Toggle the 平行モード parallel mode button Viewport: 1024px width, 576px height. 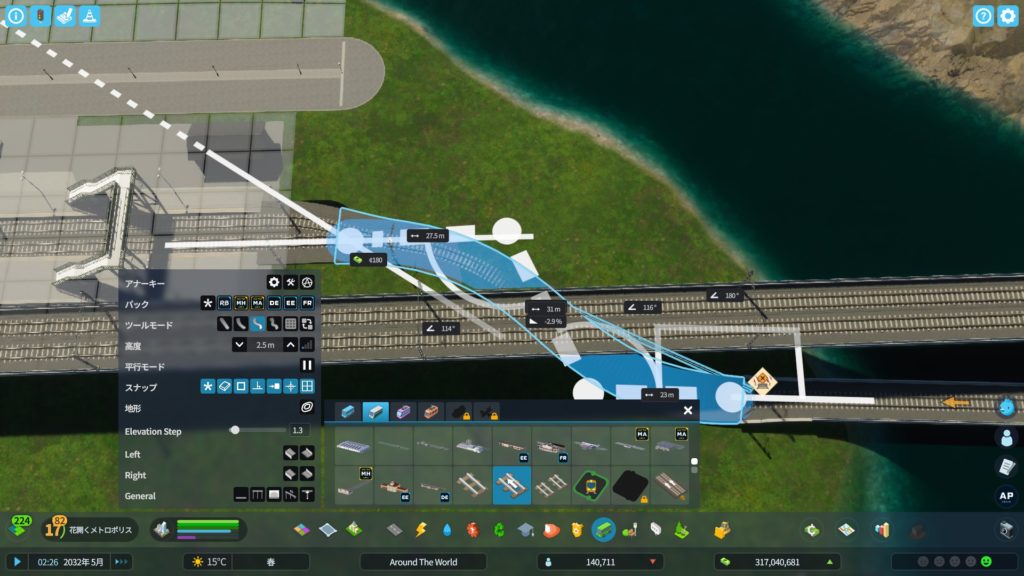pyautogui.click(x=307, y=366)
